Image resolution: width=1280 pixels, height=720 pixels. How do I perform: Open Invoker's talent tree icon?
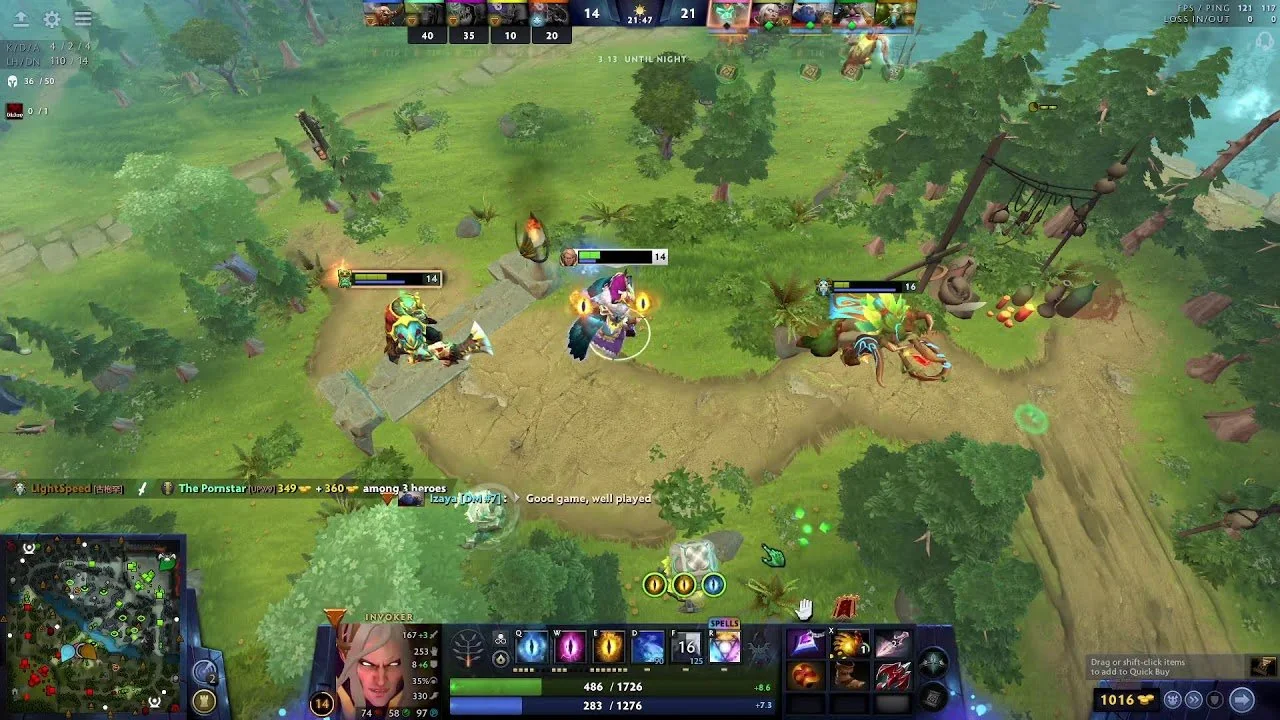click(x=467, y=647)
